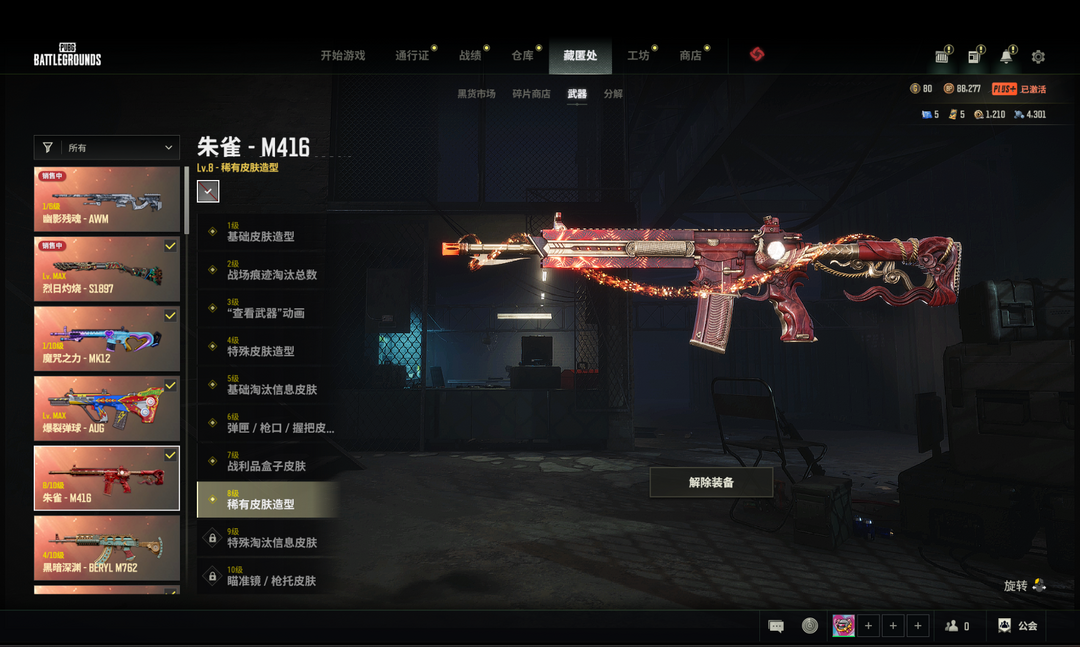Select the 黑货市场 sub-tab

(x=476, y=94)
